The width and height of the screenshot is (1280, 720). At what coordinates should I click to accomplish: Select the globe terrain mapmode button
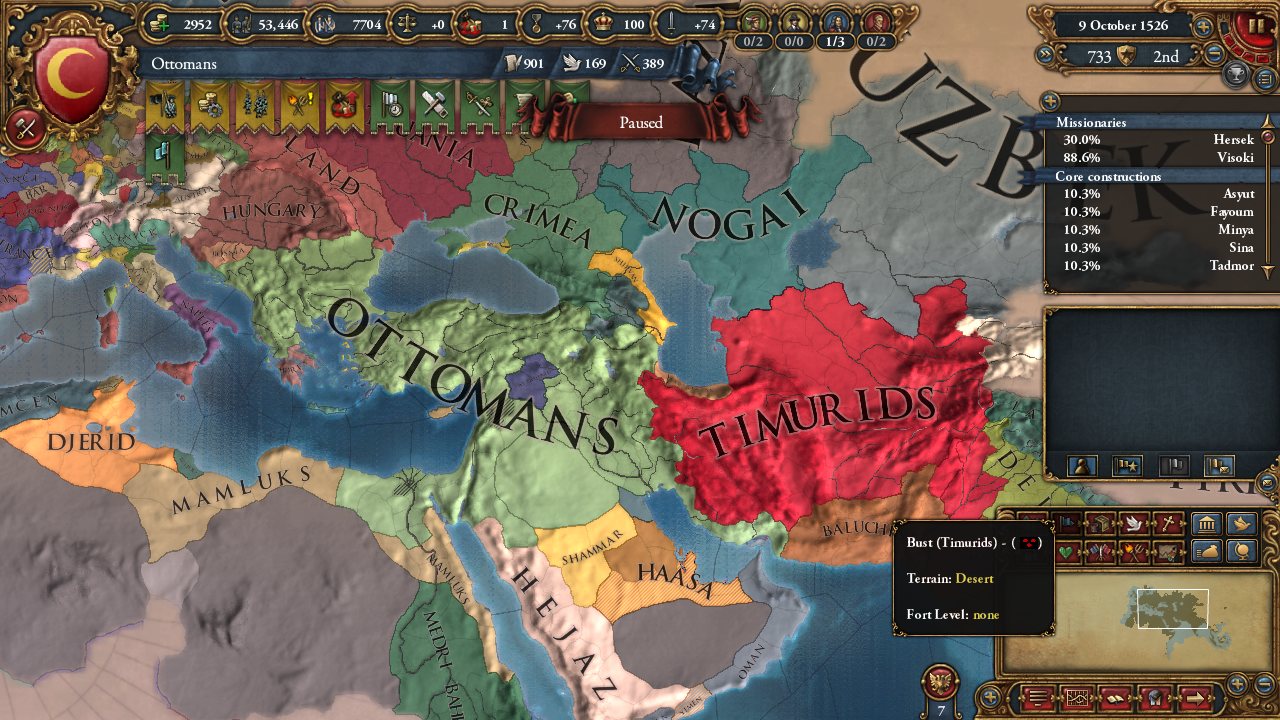point(1240,551)
